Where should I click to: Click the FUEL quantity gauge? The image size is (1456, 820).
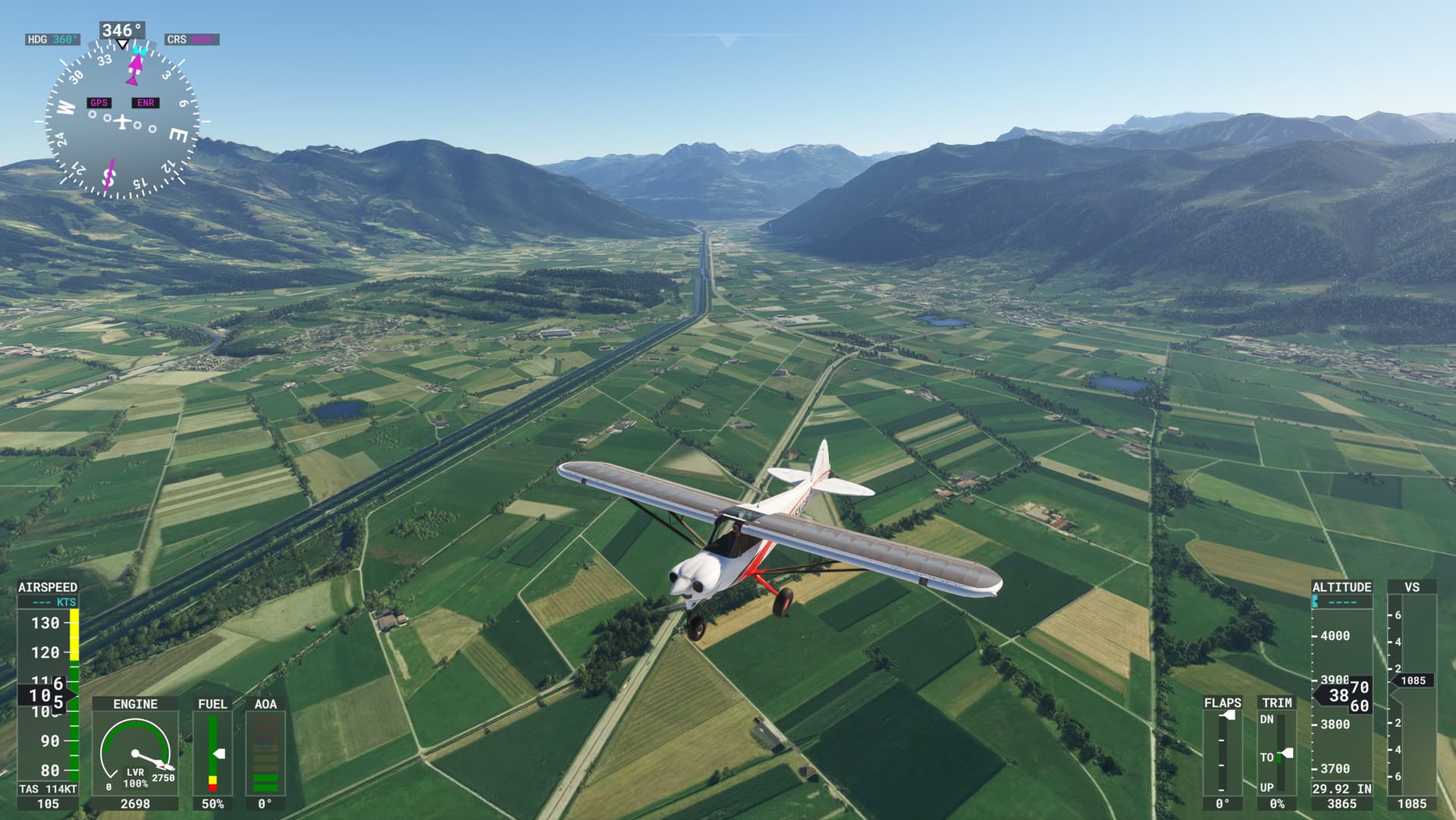point(213,755)
